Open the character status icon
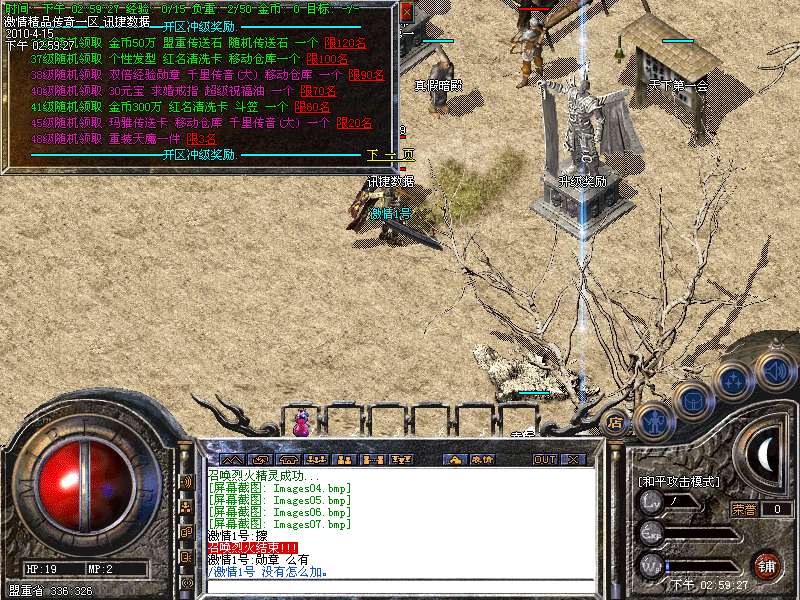 (x=653, y=423)
